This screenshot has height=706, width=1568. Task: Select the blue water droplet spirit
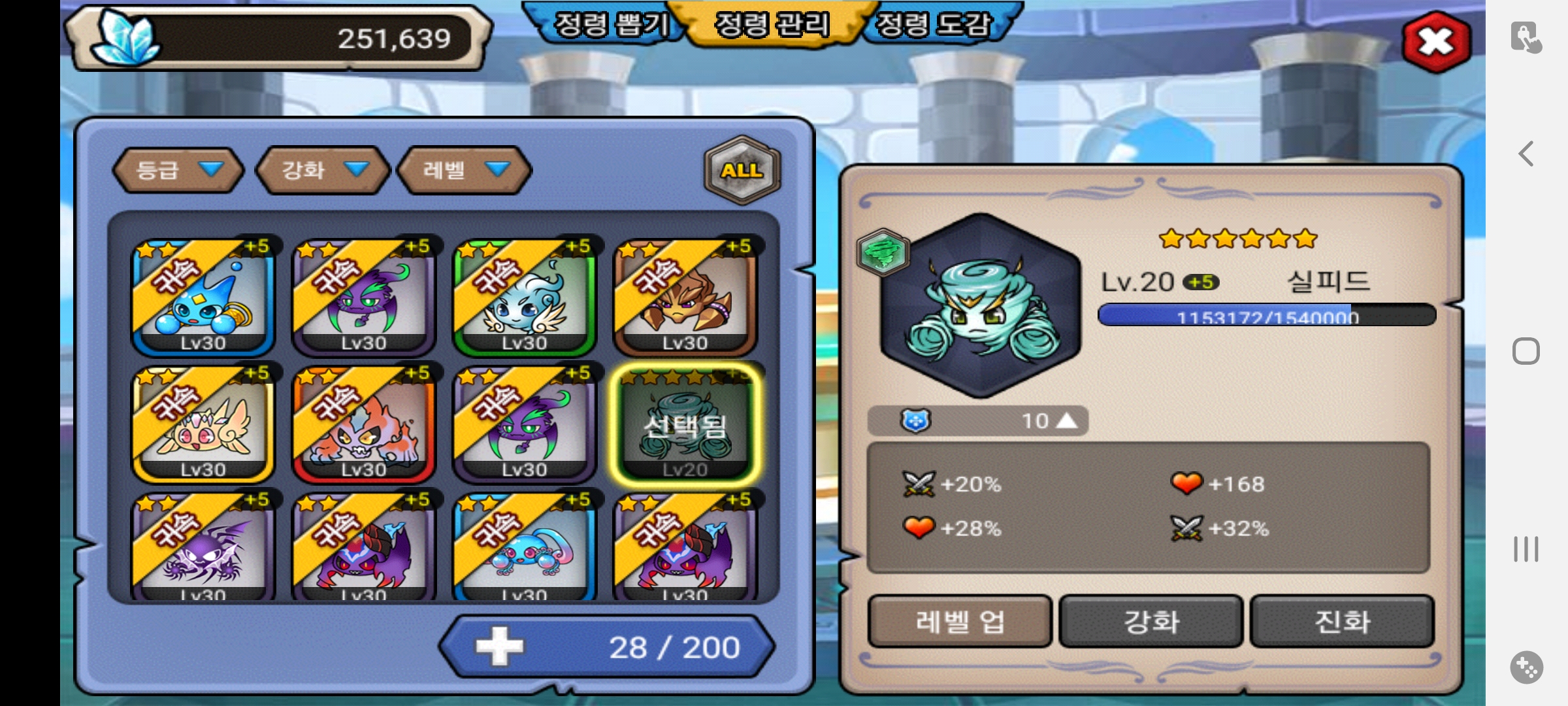pyautogui.click(x=203, y=297)
